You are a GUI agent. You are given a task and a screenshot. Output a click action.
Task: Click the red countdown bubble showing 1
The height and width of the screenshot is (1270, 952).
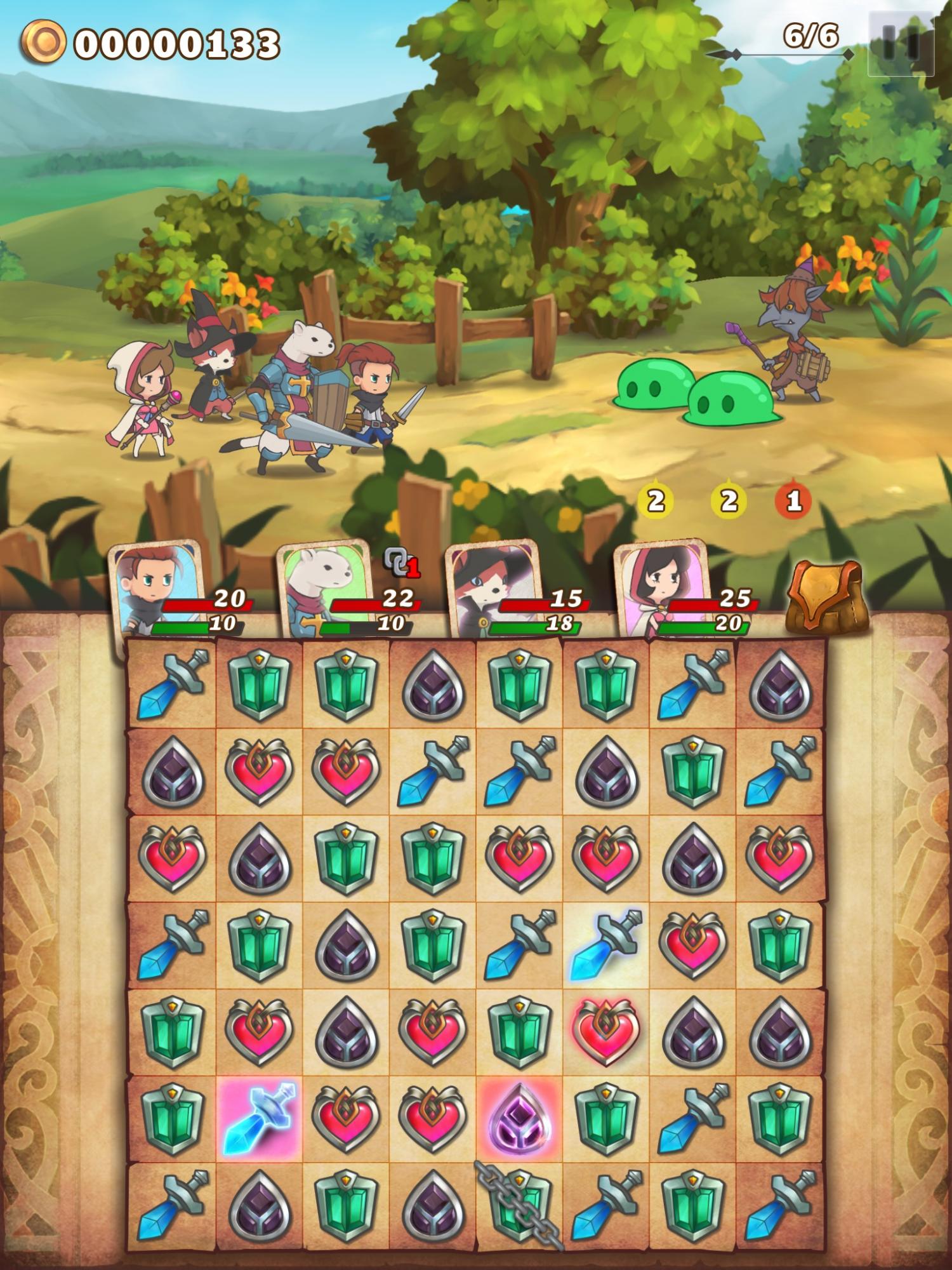click(x=793, y=501)
